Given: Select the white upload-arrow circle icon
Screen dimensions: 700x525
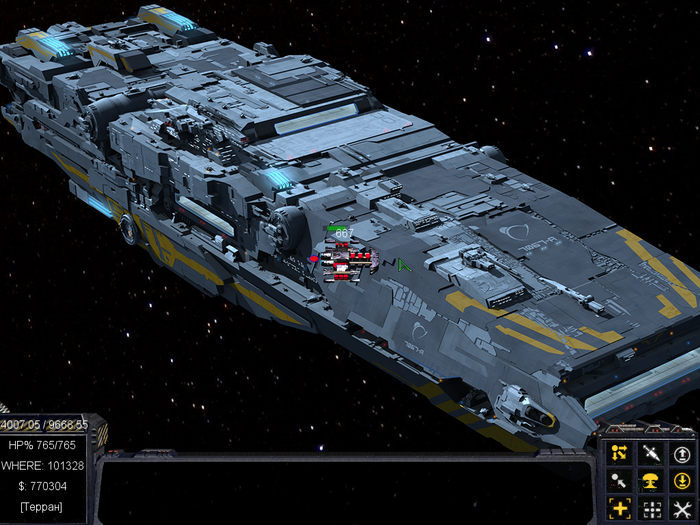Looking at the screenshot, I should pyautogui.click(x=683, y=453).
